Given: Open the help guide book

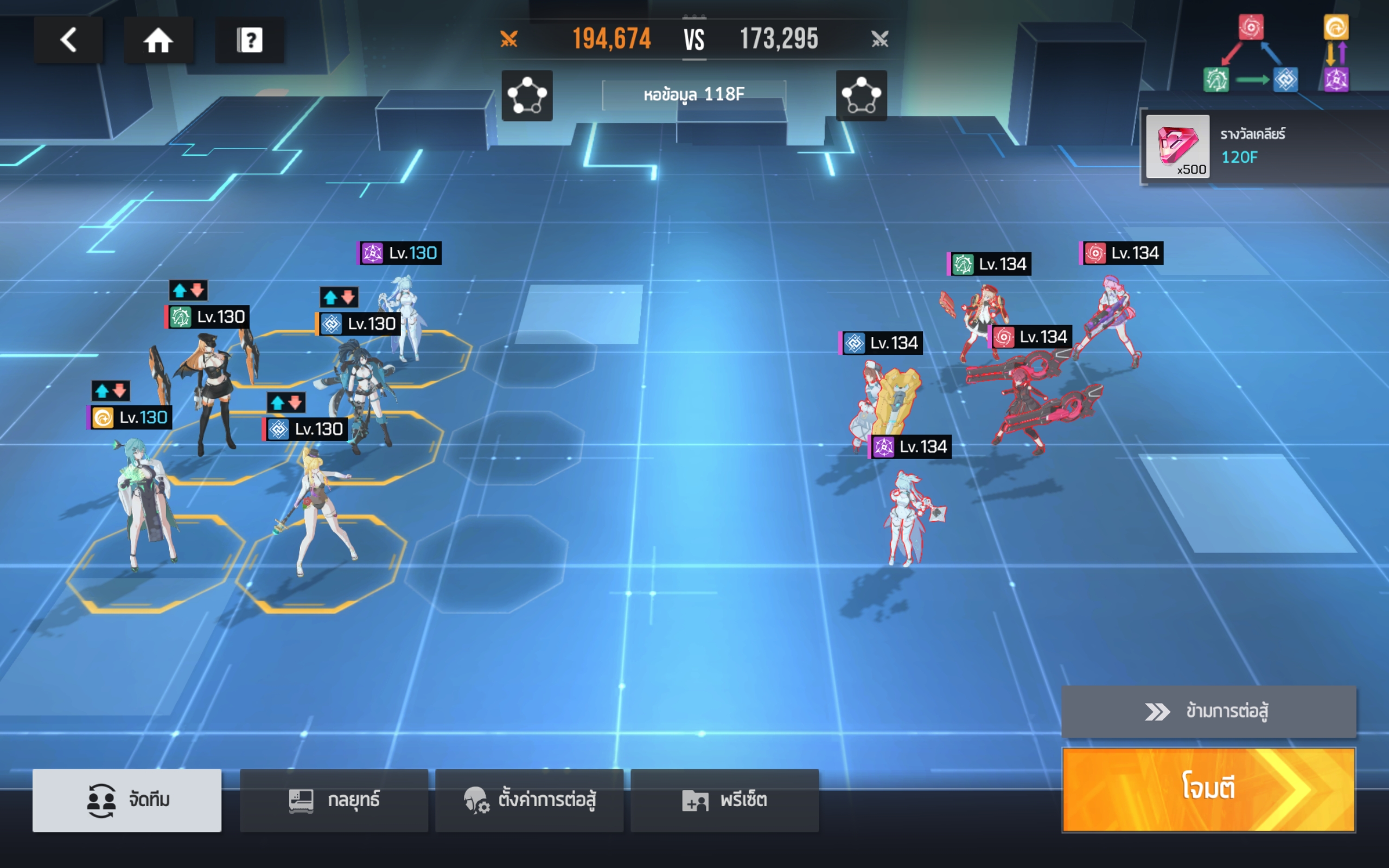Looking at the screenshot, I should [250, 40].
